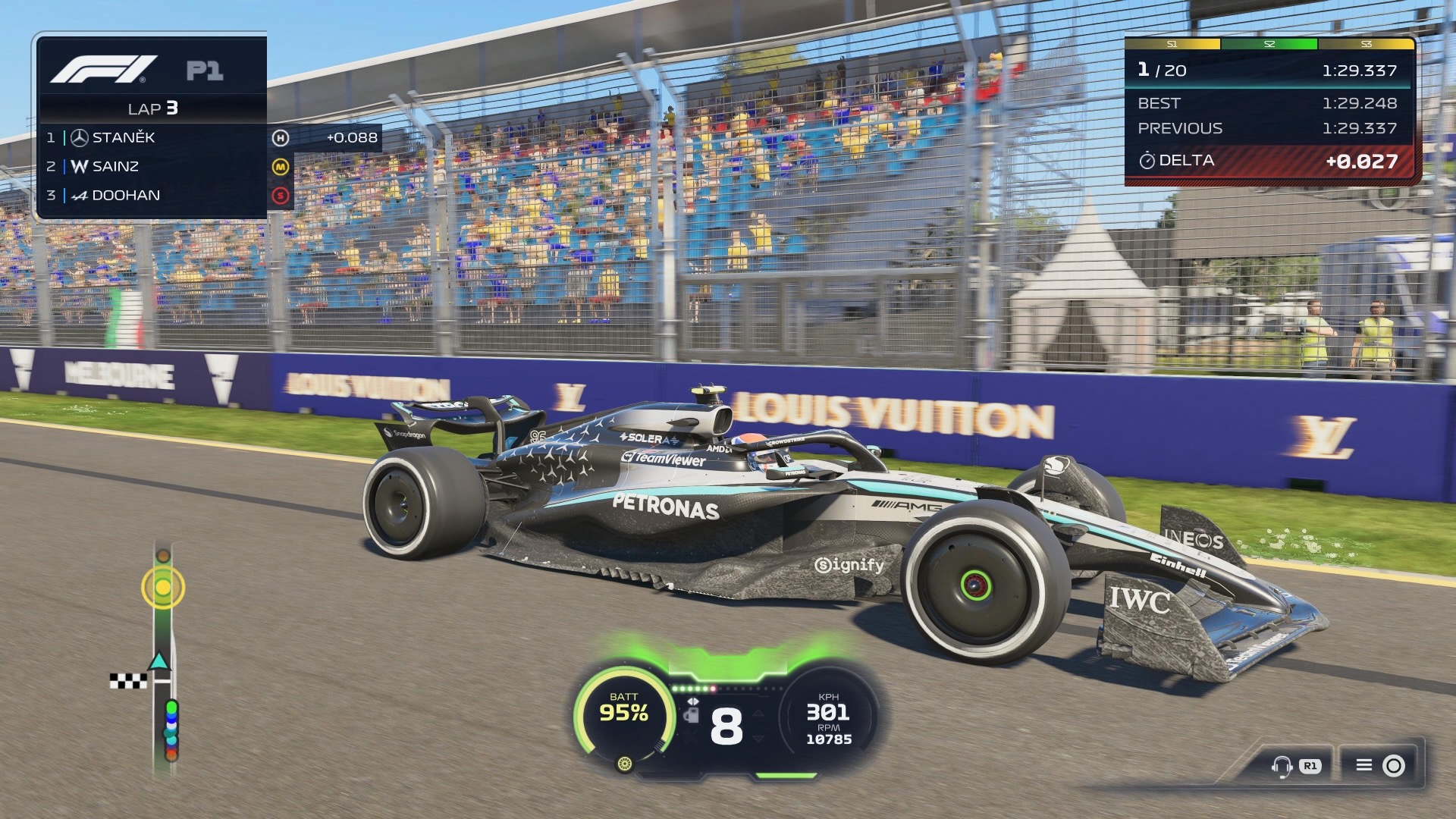Click the vertical track minimap strip
The image size is (1456, 819).
164,660
